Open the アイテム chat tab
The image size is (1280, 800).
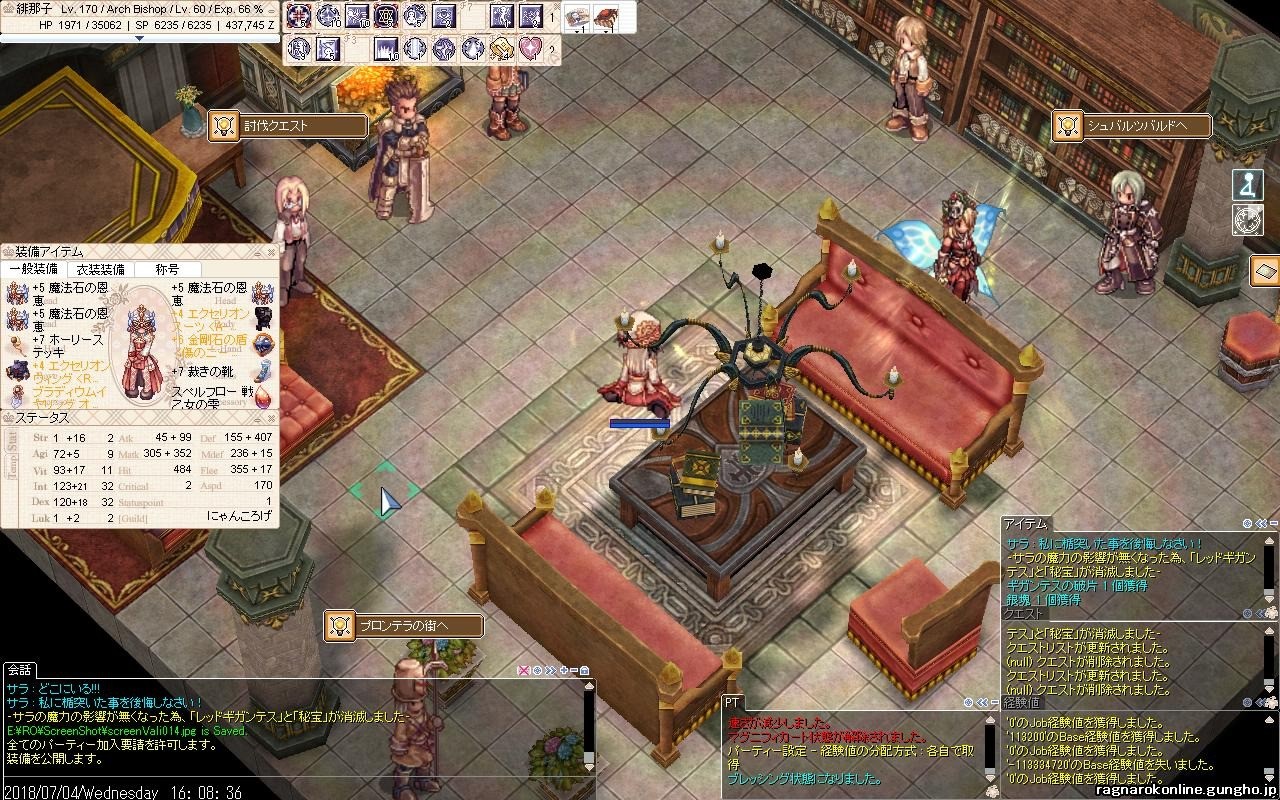(x=1026, y=524)
